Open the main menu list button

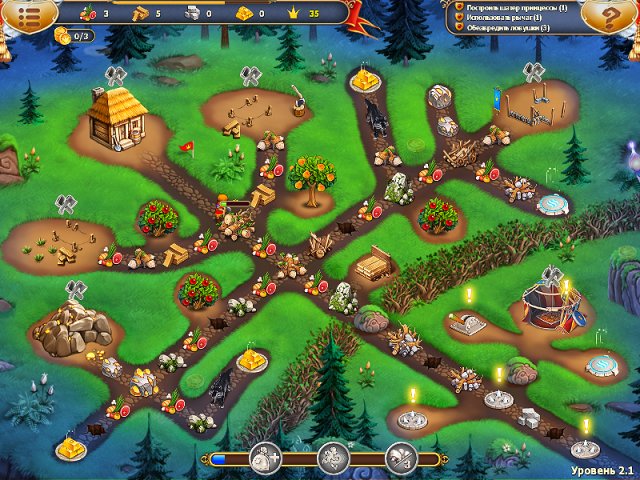coord(30,15)
